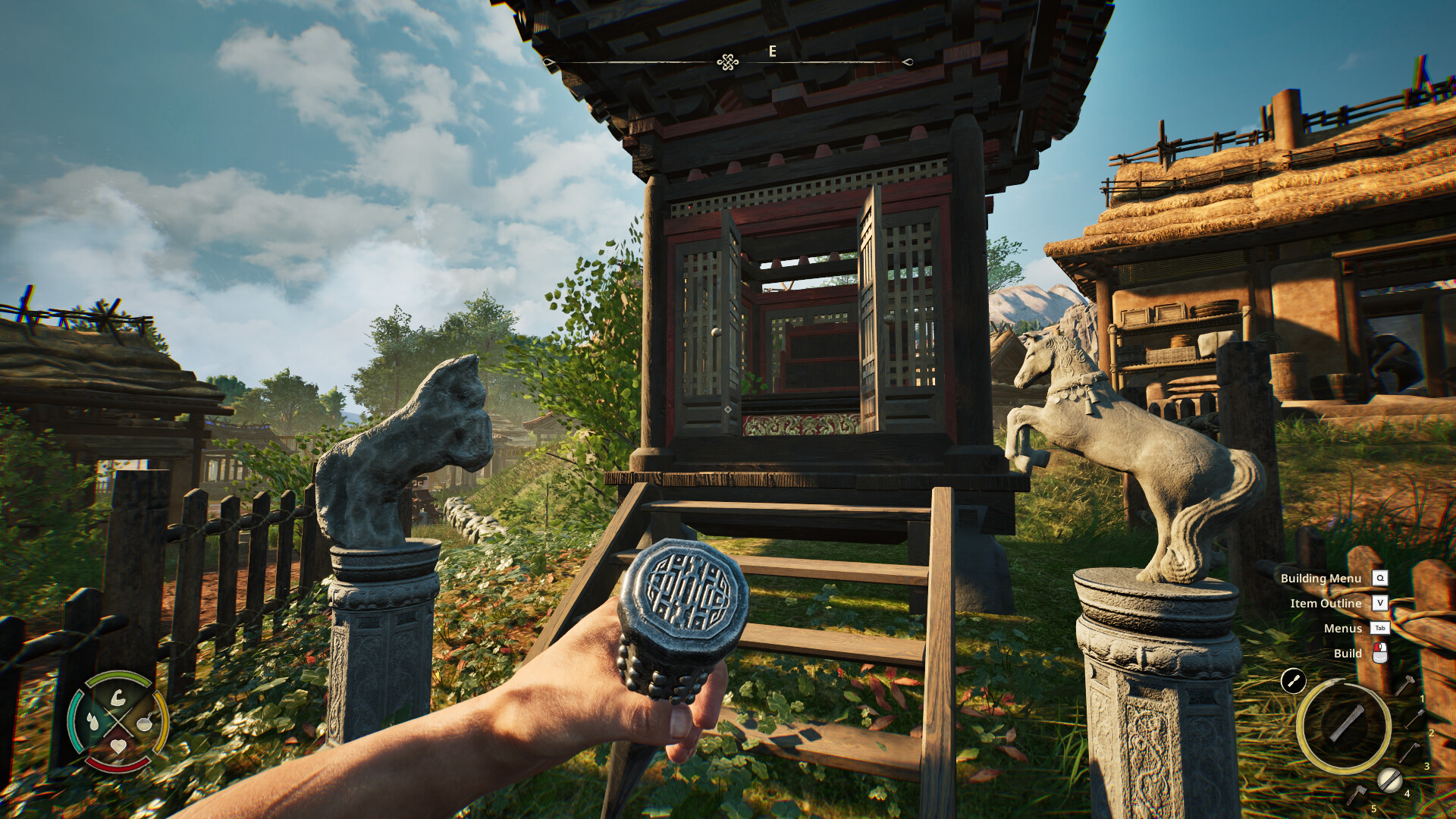Click the highlighted tool in hotbar slot 4
This screenshot has height=819, width=1456.
(x=1391, y=780)
